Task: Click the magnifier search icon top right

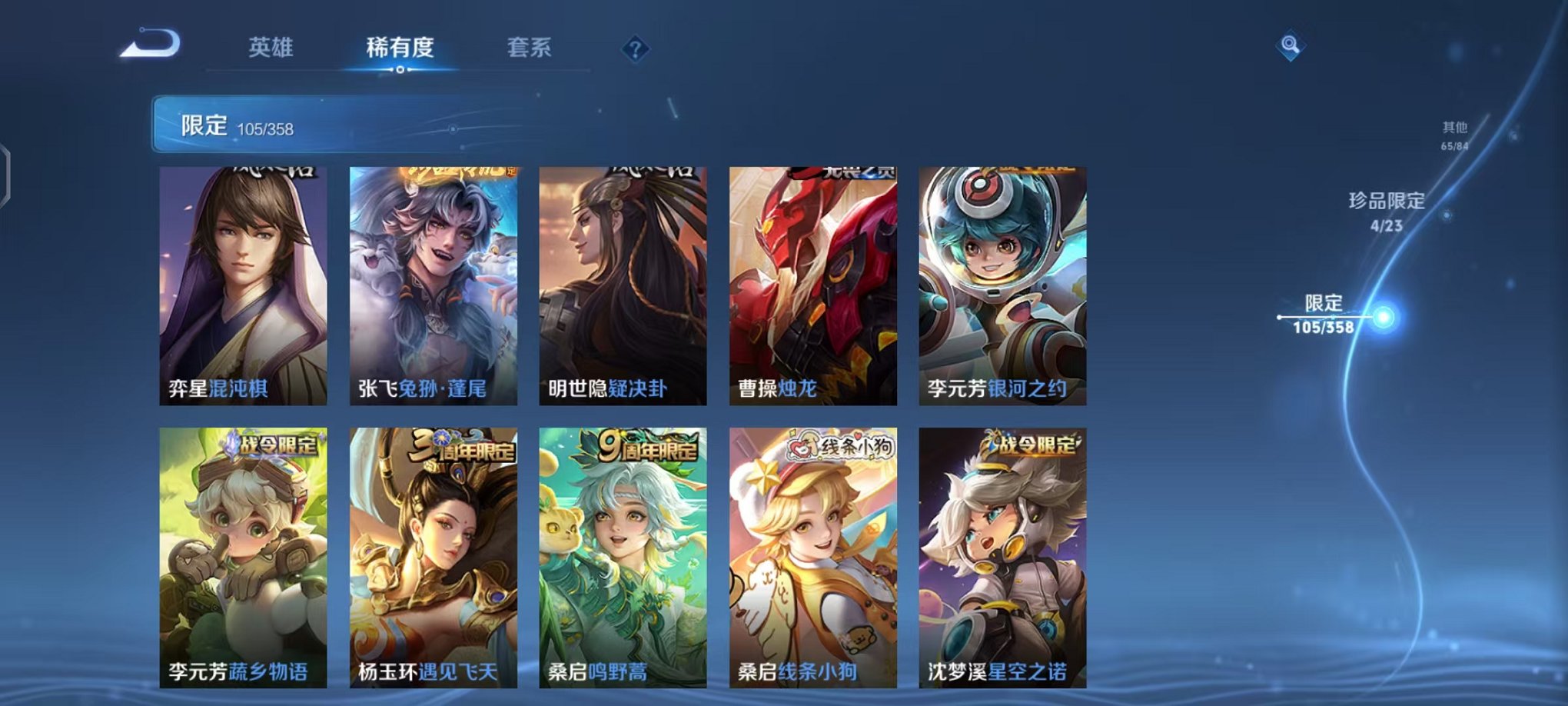Action: pyautogui.click(x=1292, y=45)
